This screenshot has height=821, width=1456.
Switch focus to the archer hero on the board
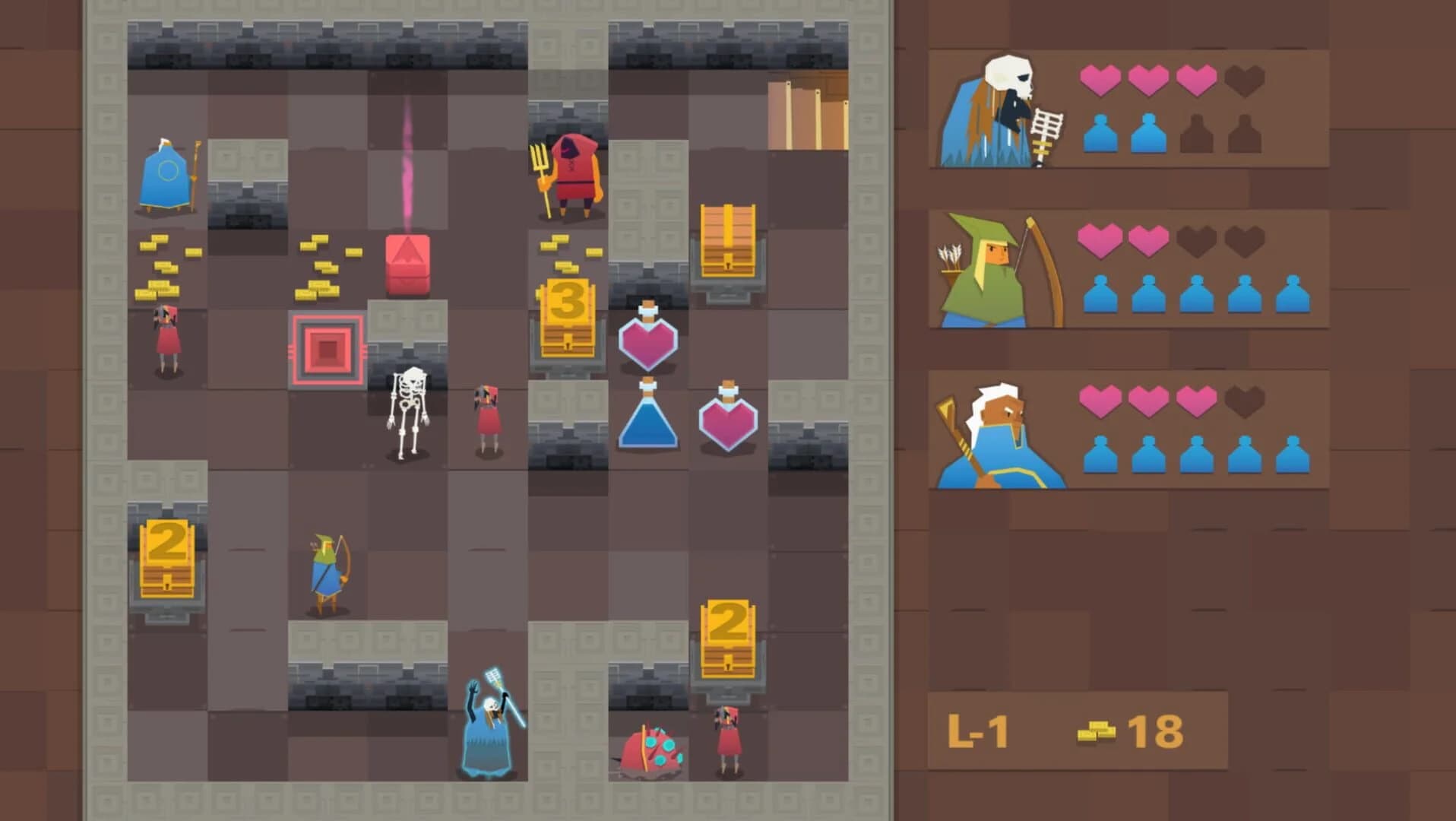[325, 570]
